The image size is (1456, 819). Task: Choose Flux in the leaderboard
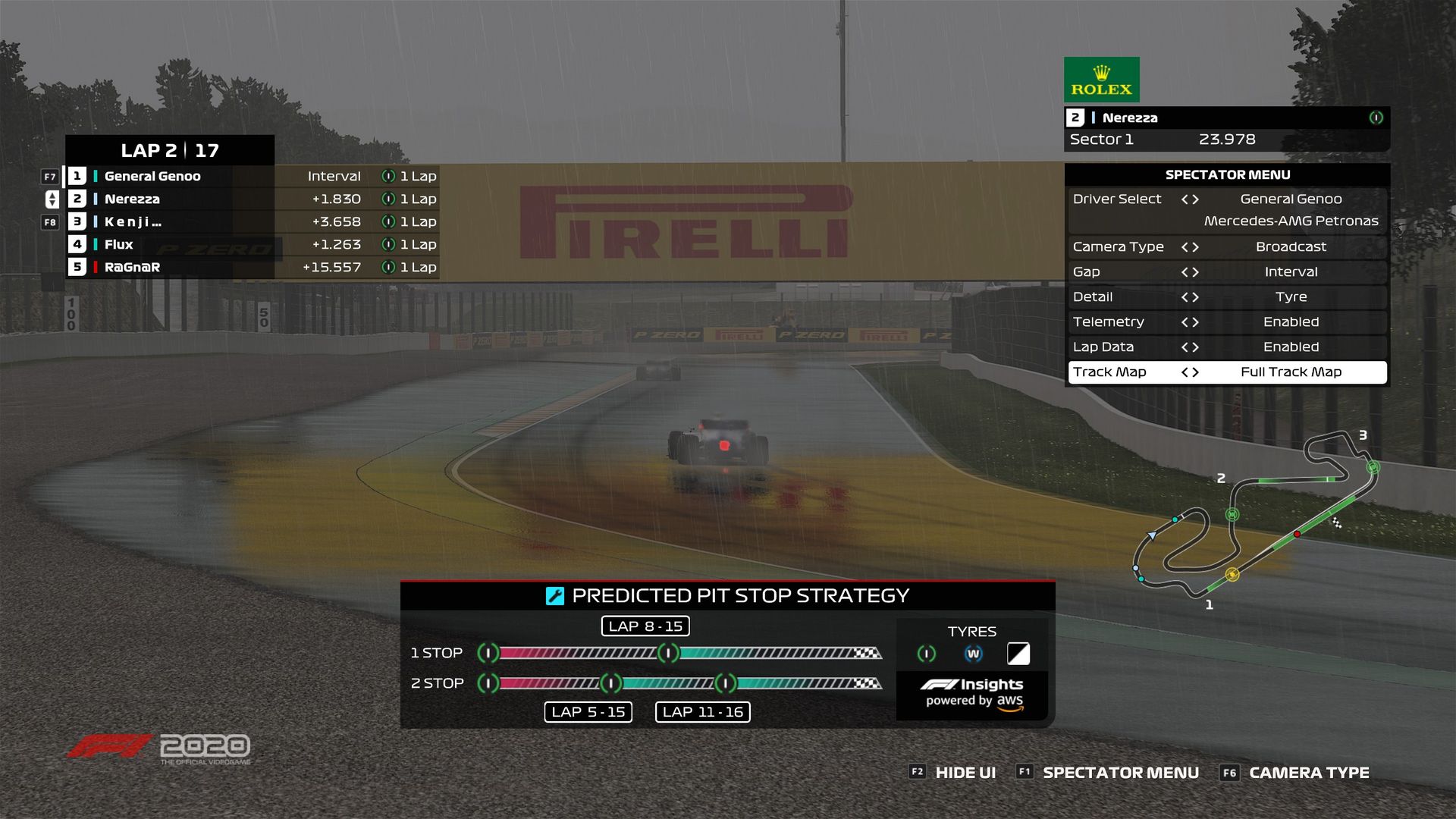click(119, 245)
